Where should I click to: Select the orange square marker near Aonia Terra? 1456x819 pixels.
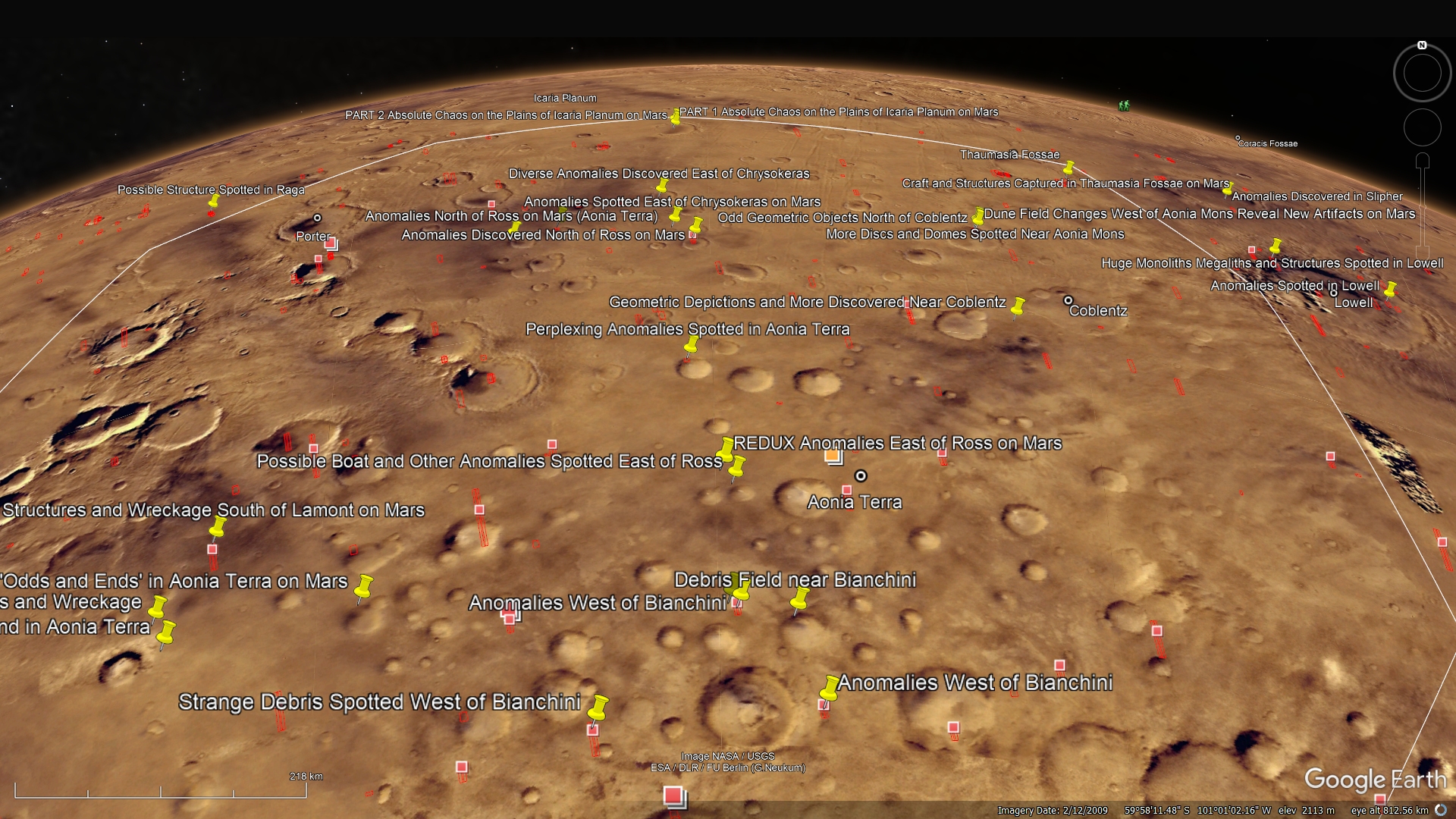[x=833, y=456]
